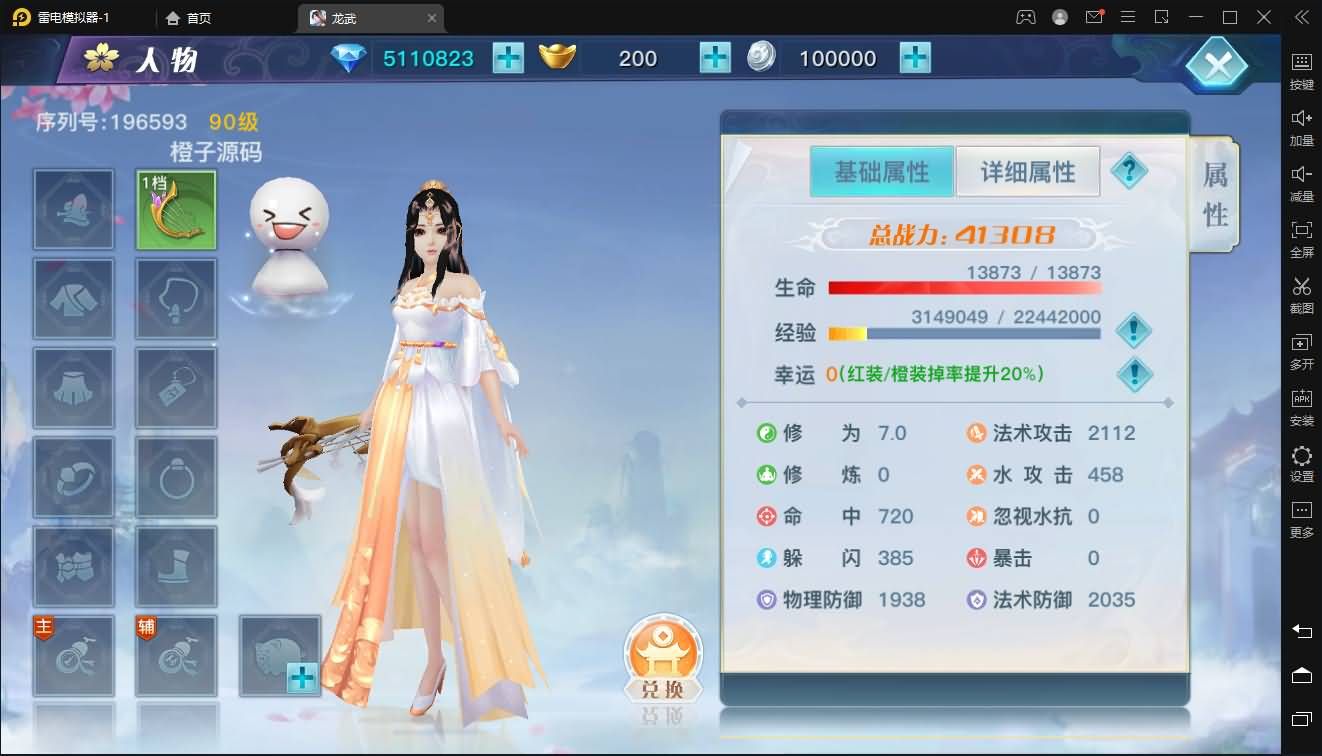Switch to the 详细属性 tab
This screenshot has height=756, width=1322.
[x=1028, y=171]
